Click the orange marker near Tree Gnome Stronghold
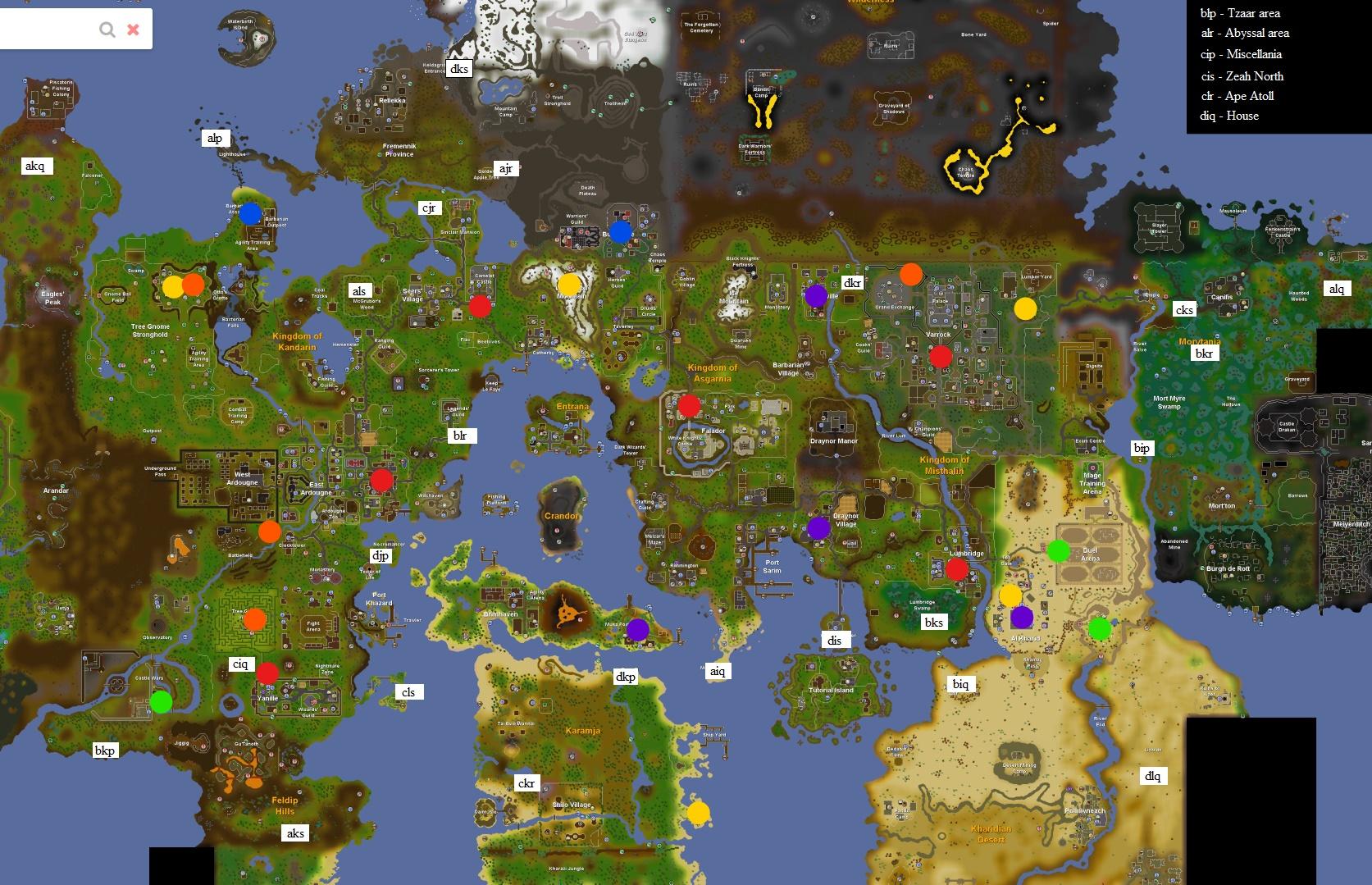The image size is (1372, 885). (192, 285)
